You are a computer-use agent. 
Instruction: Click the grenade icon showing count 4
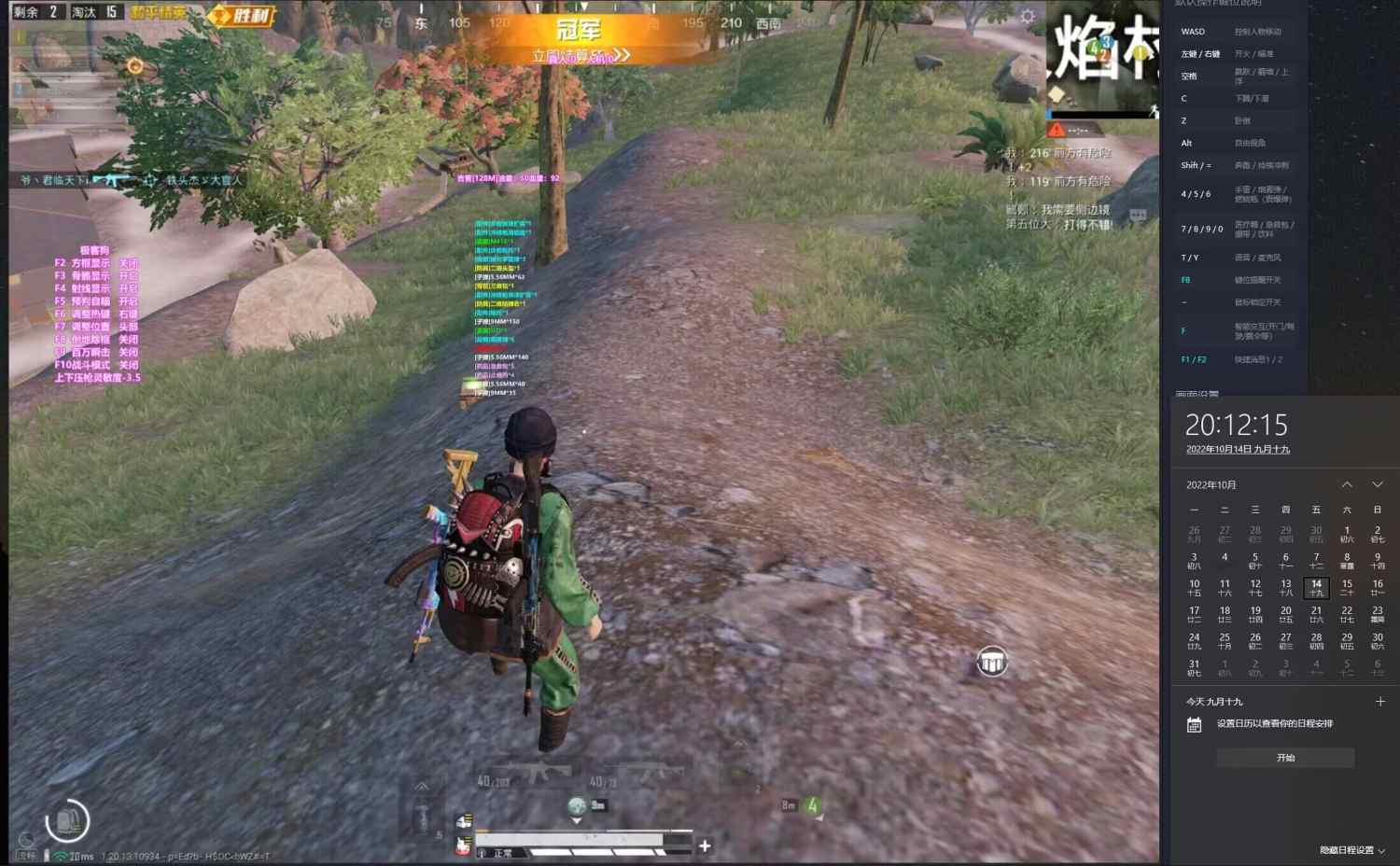(812, 805)
